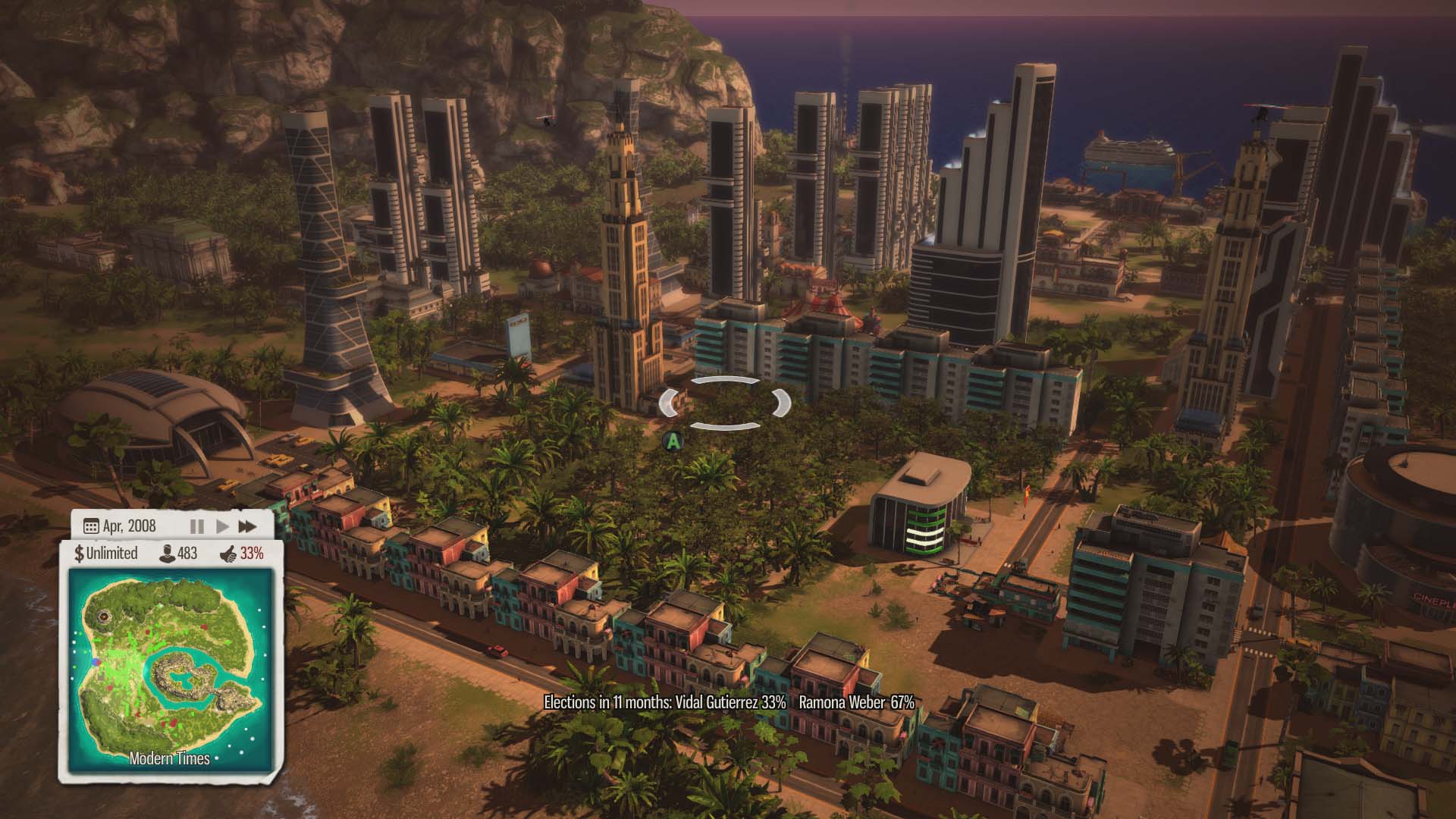Image resolution: width=1456 pixels, height=819 pixels.
Task: Pause the game with the pause button
Action: (x=196, y=526)
